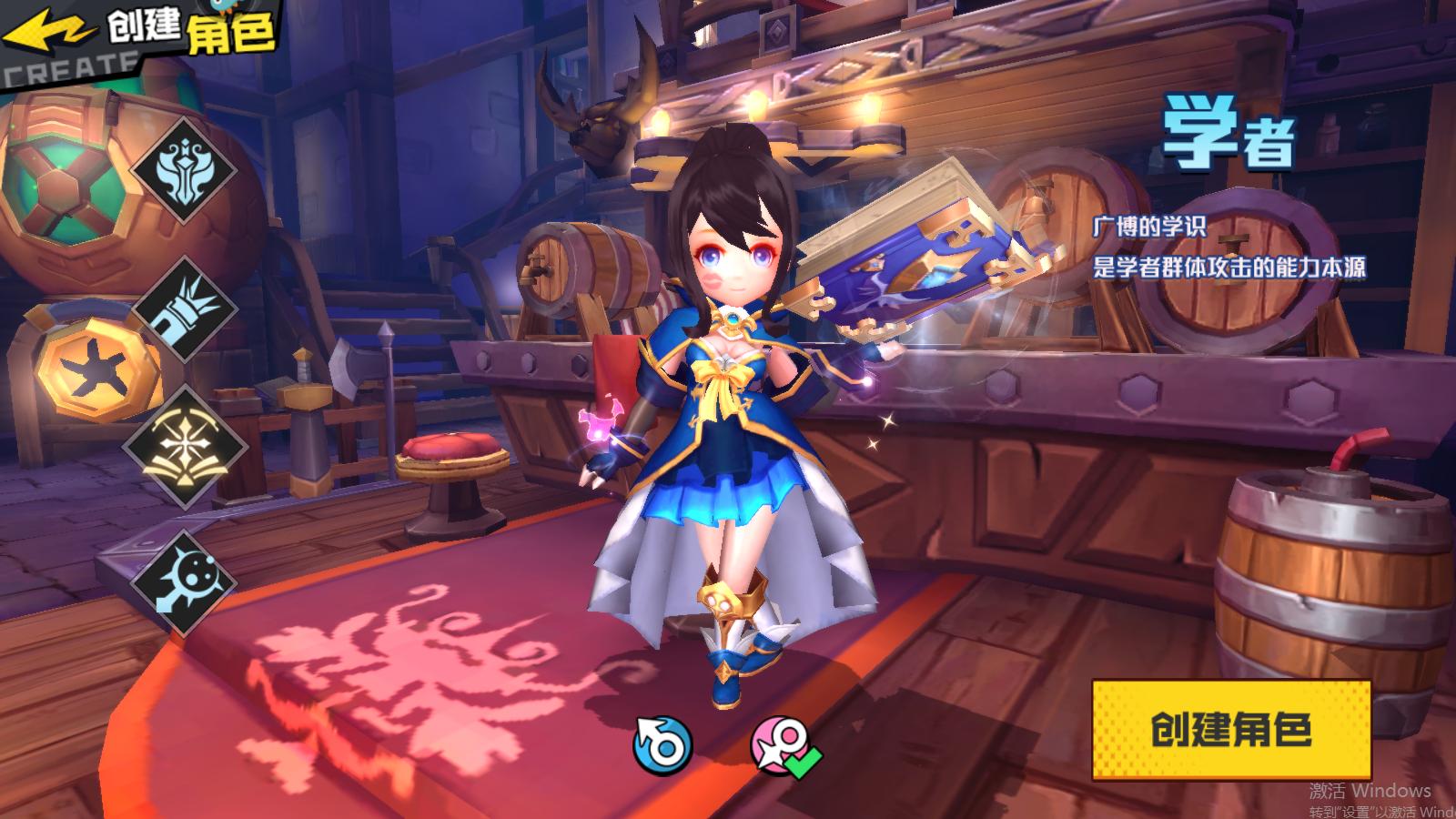Viewport: 1456px width, 819px height.
Task: Click the yellow 创建角色 create button
Action: pyautogui.click(x=1231, y=730)
